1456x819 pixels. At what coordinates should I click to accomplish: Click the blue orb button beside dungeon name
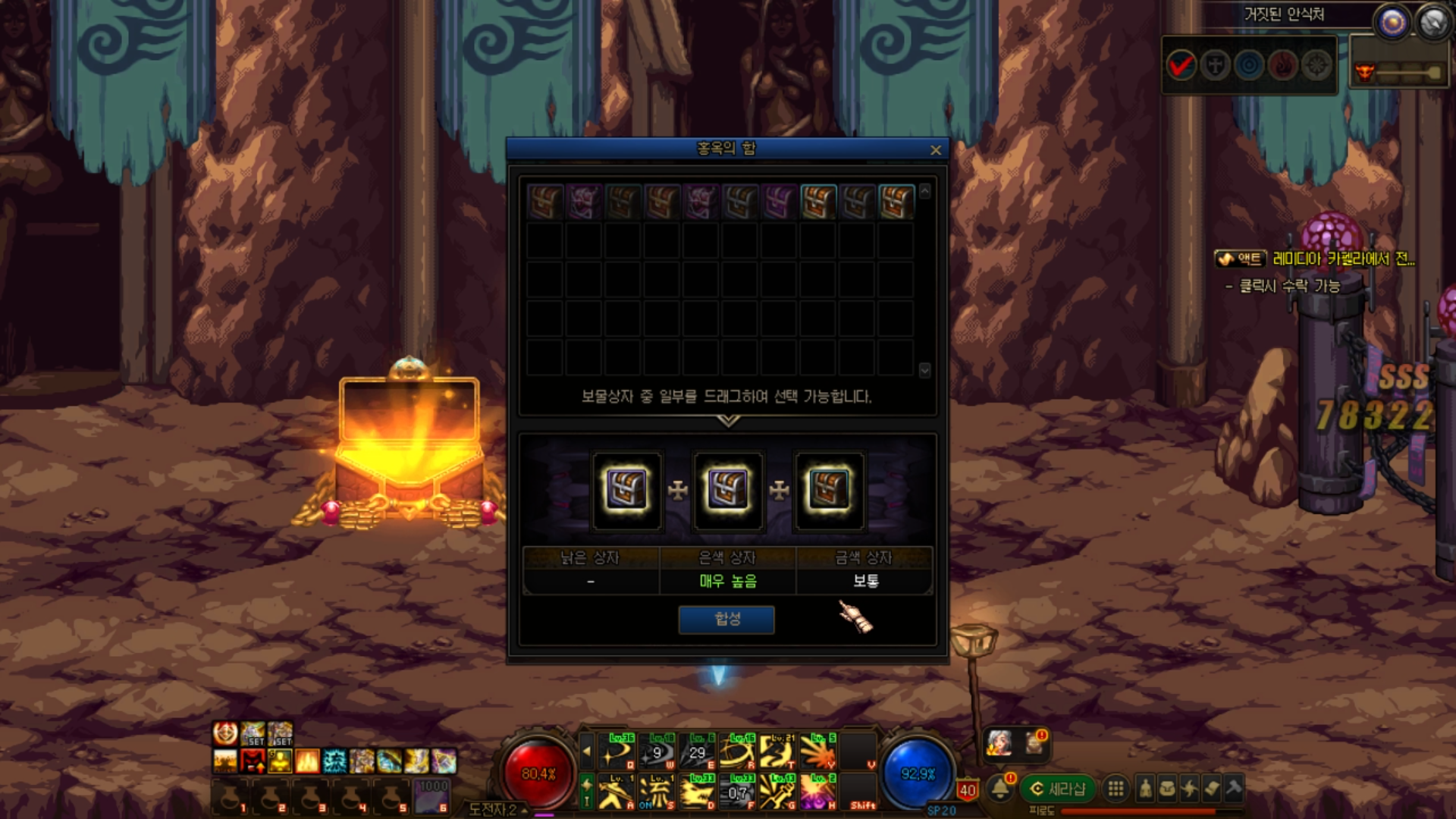point(1392,23)
